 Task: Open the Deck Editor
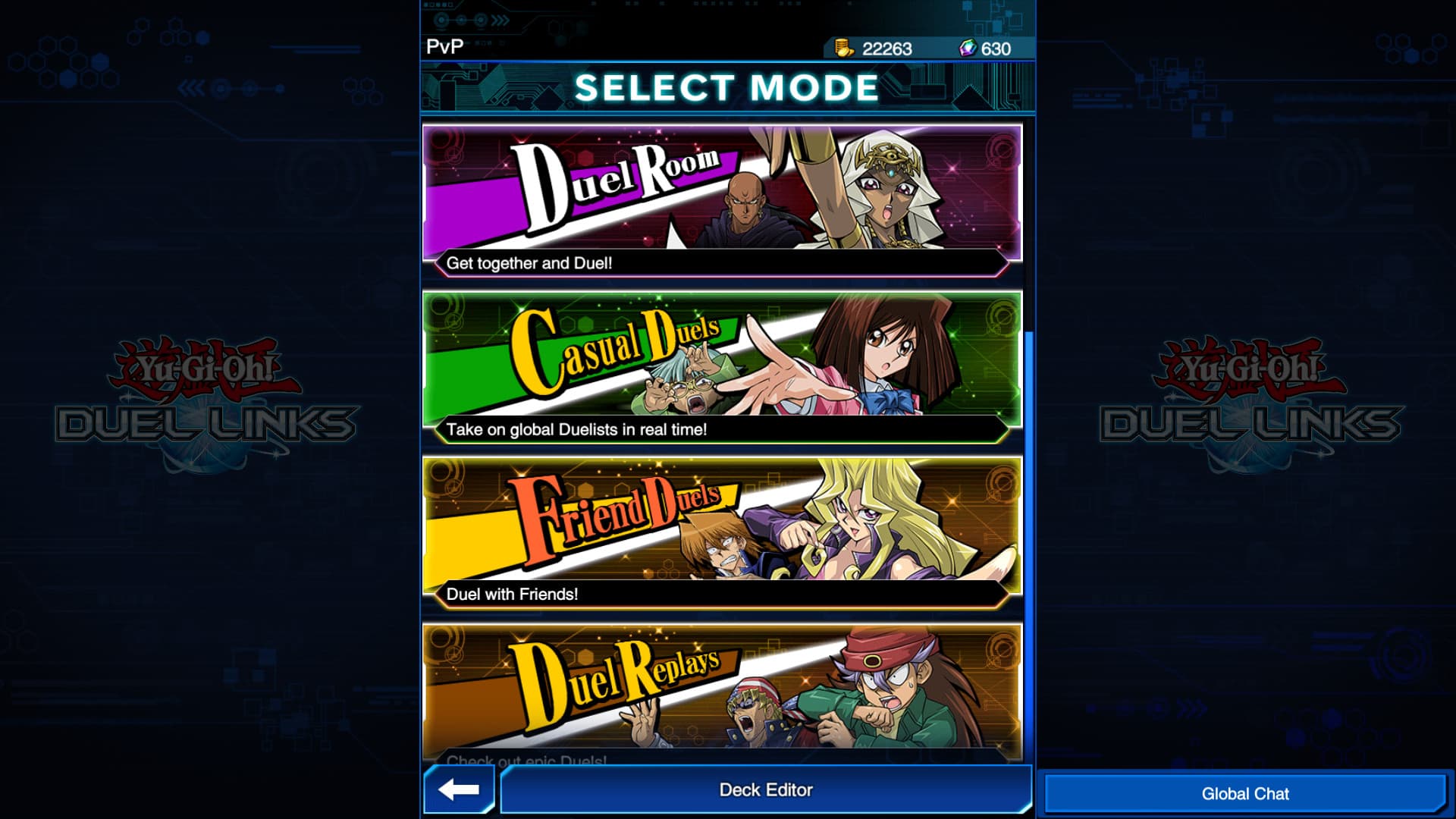point(766,789)
